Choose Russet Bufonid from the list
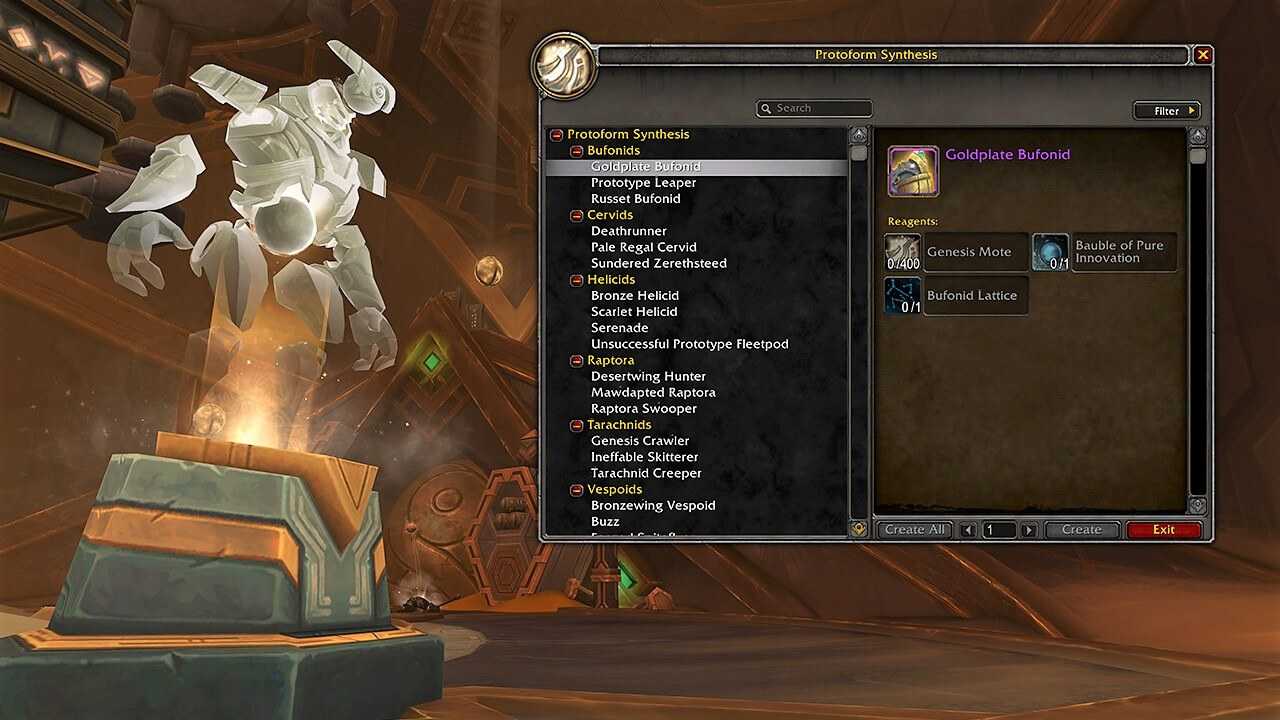 pyautogui.click(x=635, y=199)
